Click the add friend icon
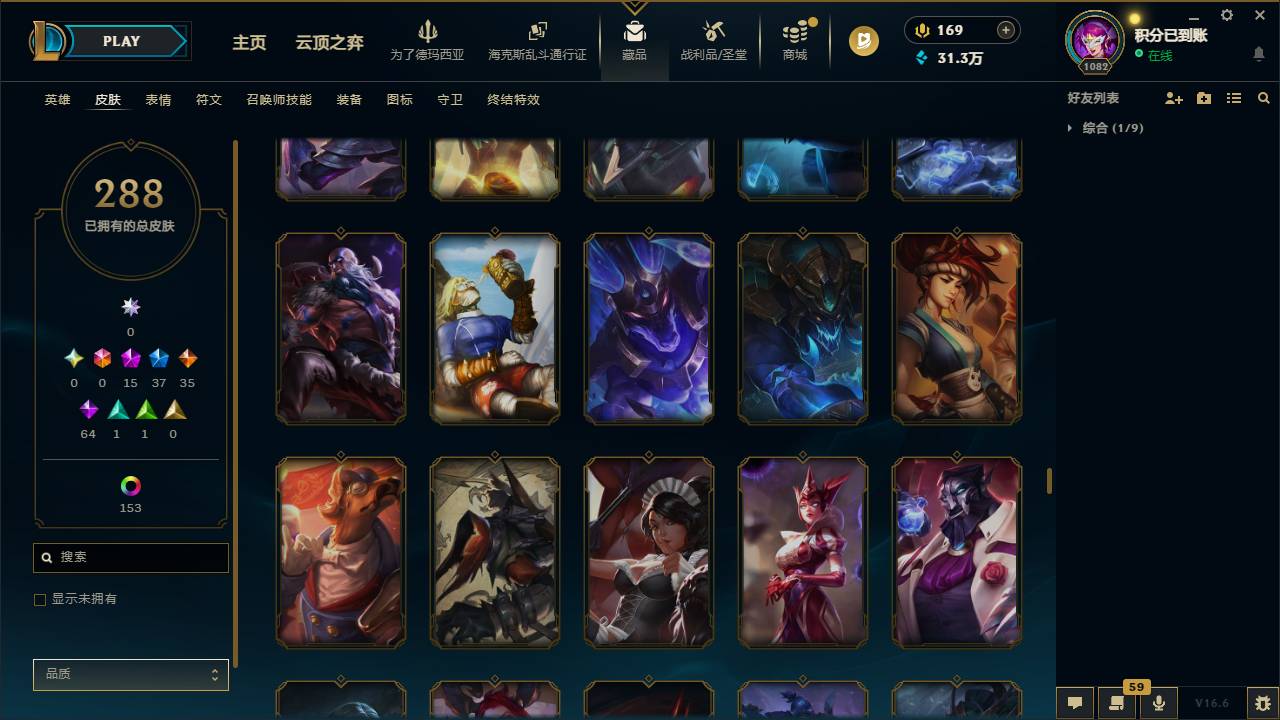This screenshot has width=1280, height=720. [1171, 97]
